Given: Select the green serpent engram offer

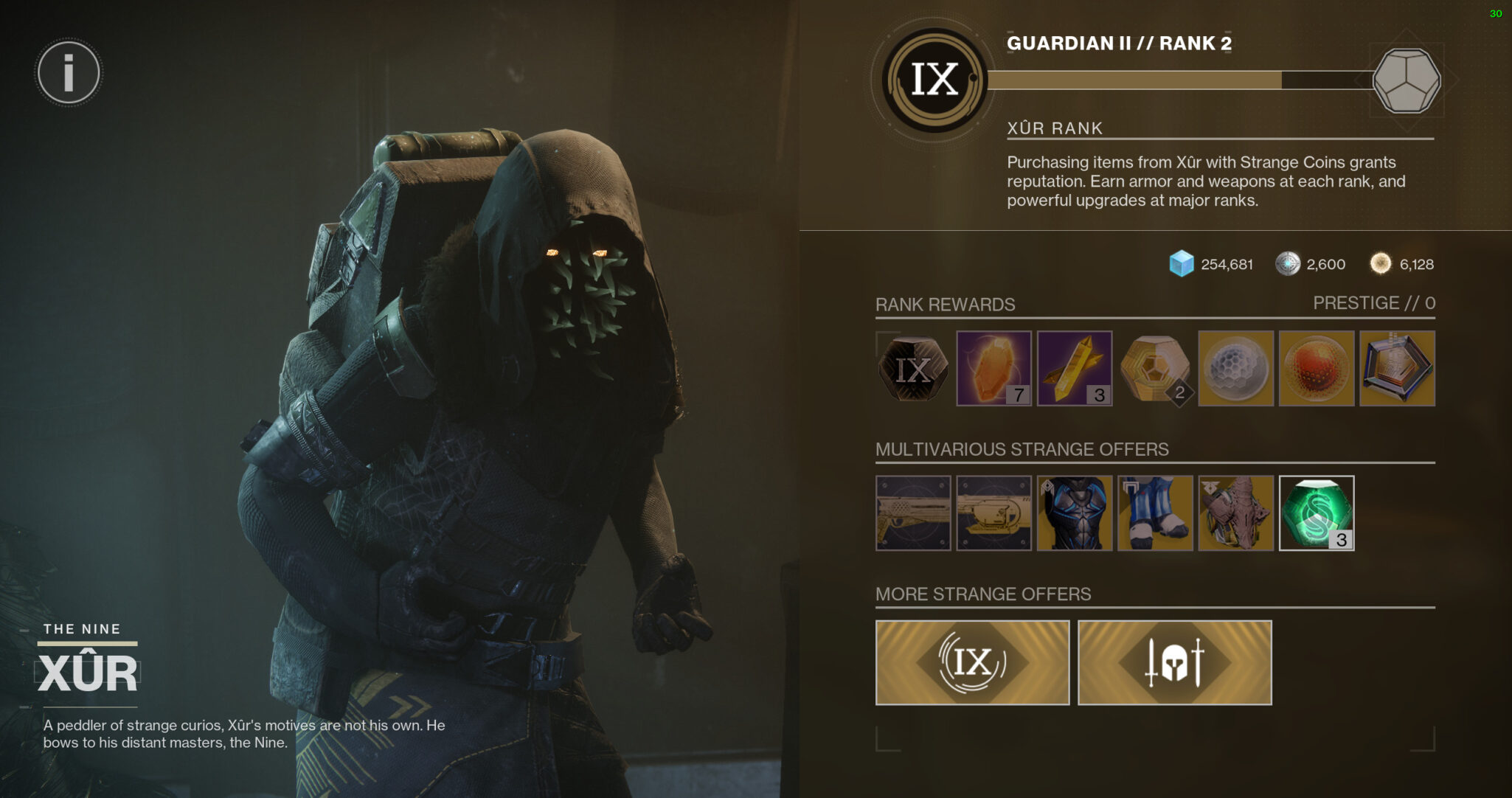Looking at the screenshot, I should (1317, 513).
